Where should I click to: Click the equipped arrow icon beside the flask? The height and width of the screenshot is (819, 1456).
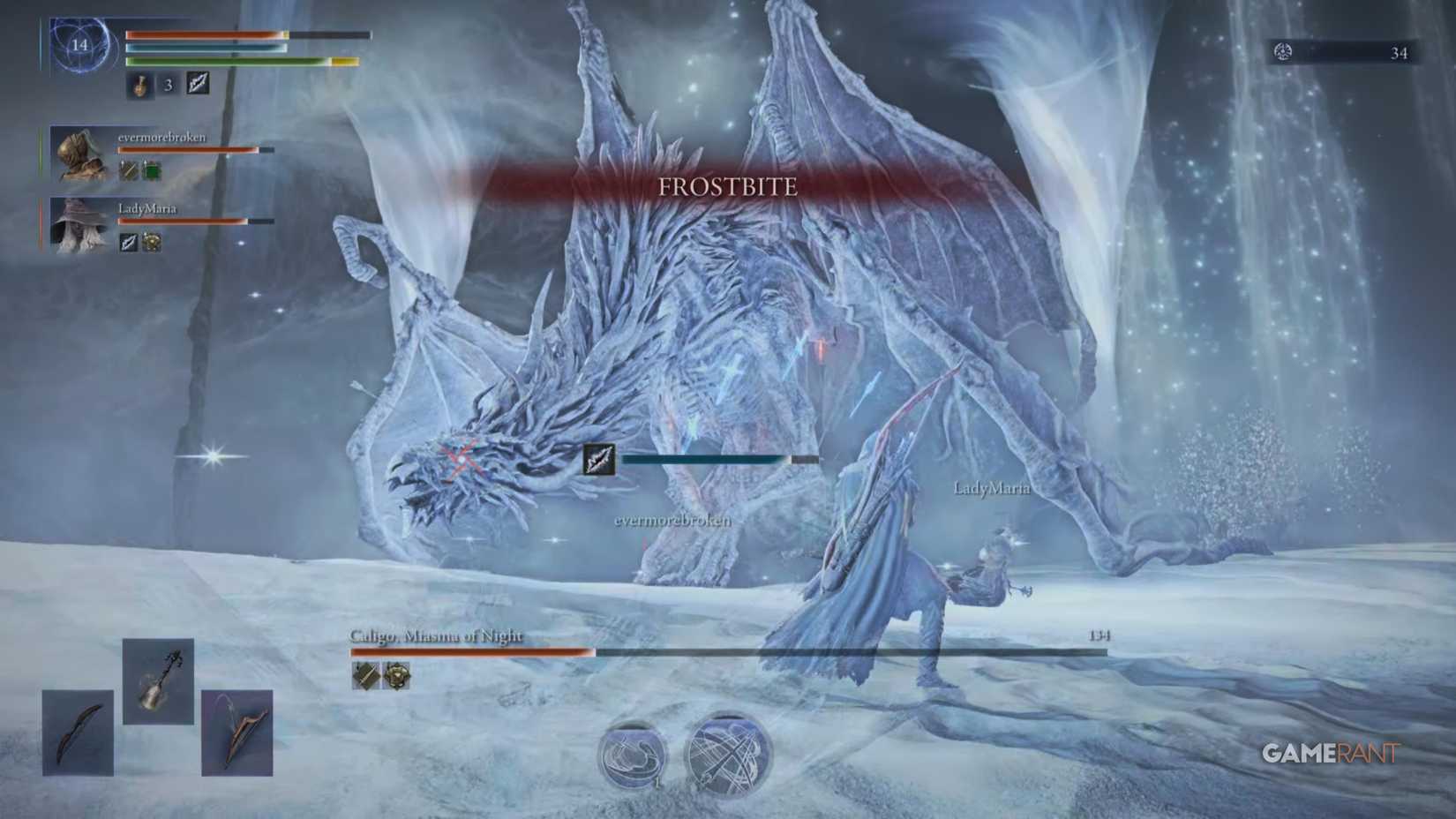click(197, 84)
